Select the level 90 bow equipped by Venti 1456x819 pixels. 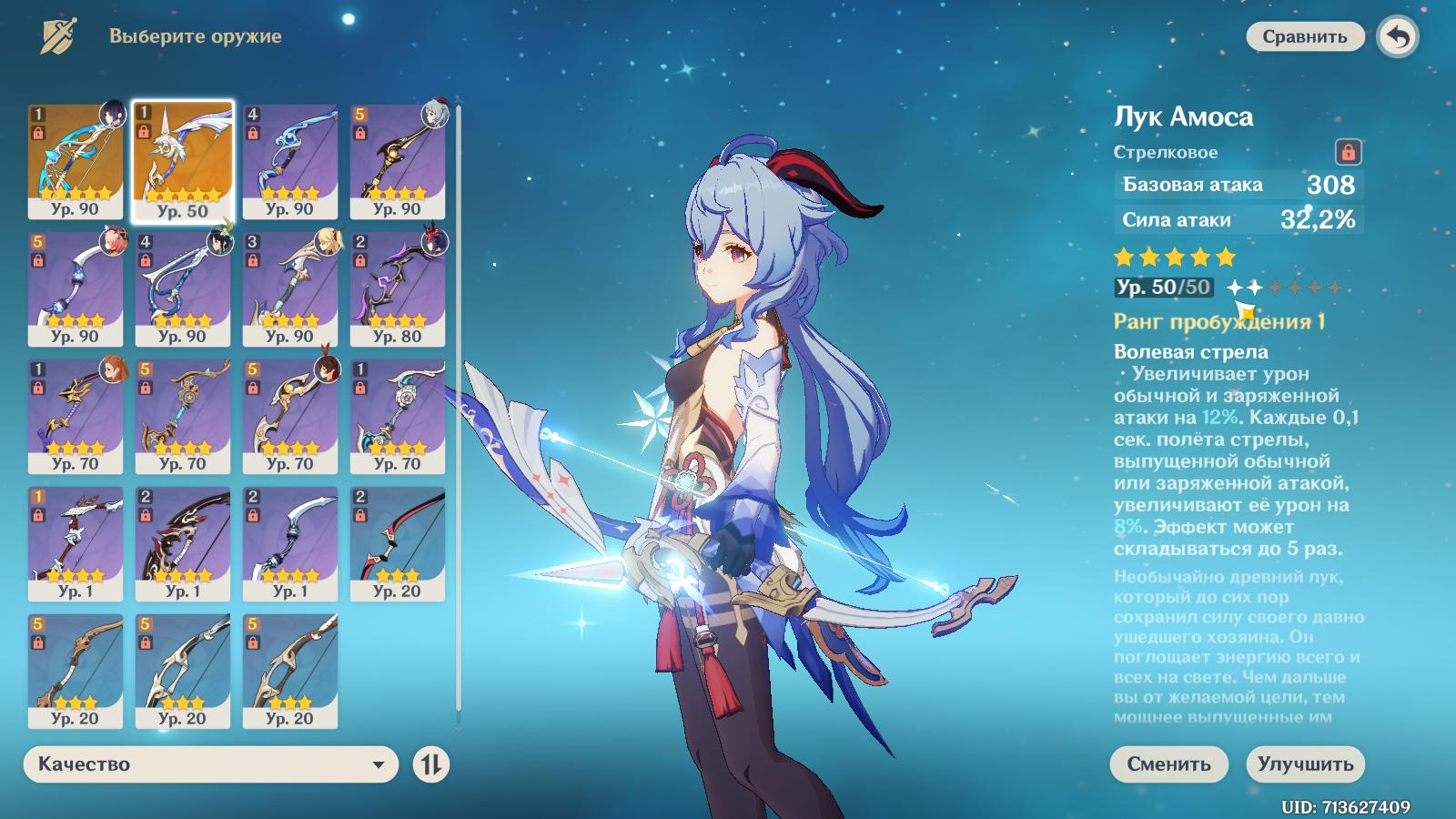pyautogui.click(x=183, y=288)
